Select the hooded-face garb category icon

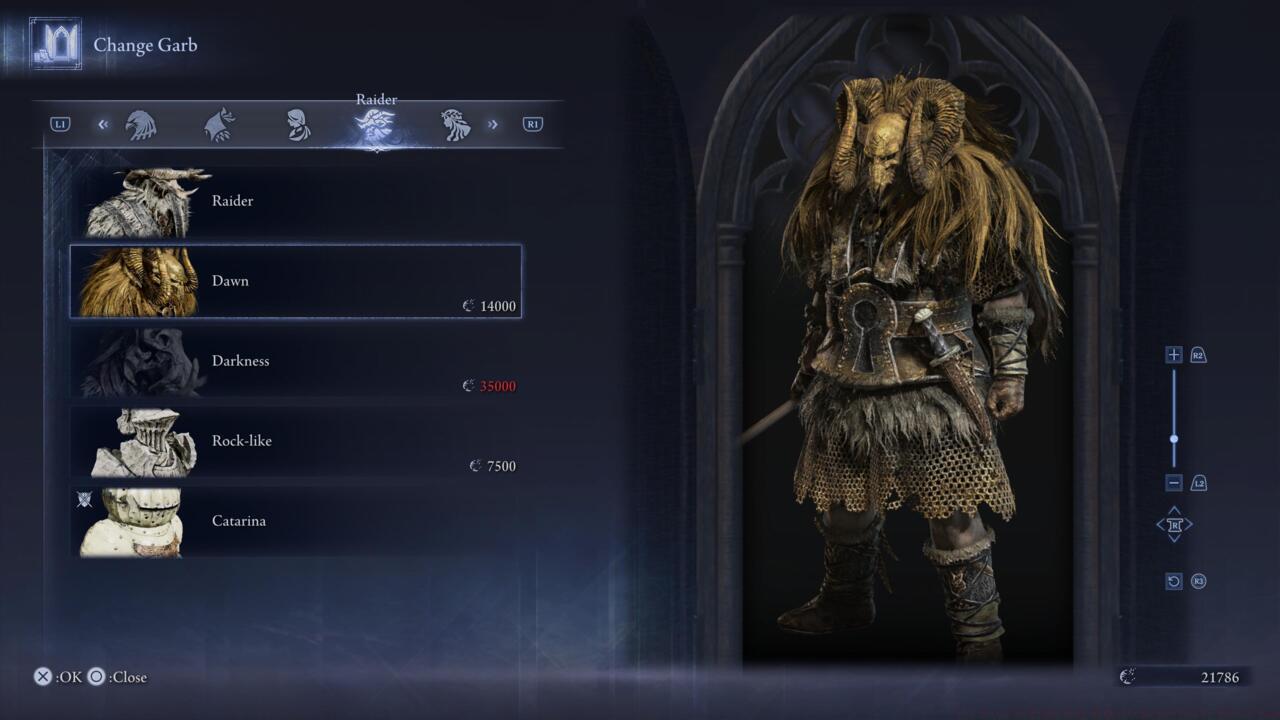point(298,123)
